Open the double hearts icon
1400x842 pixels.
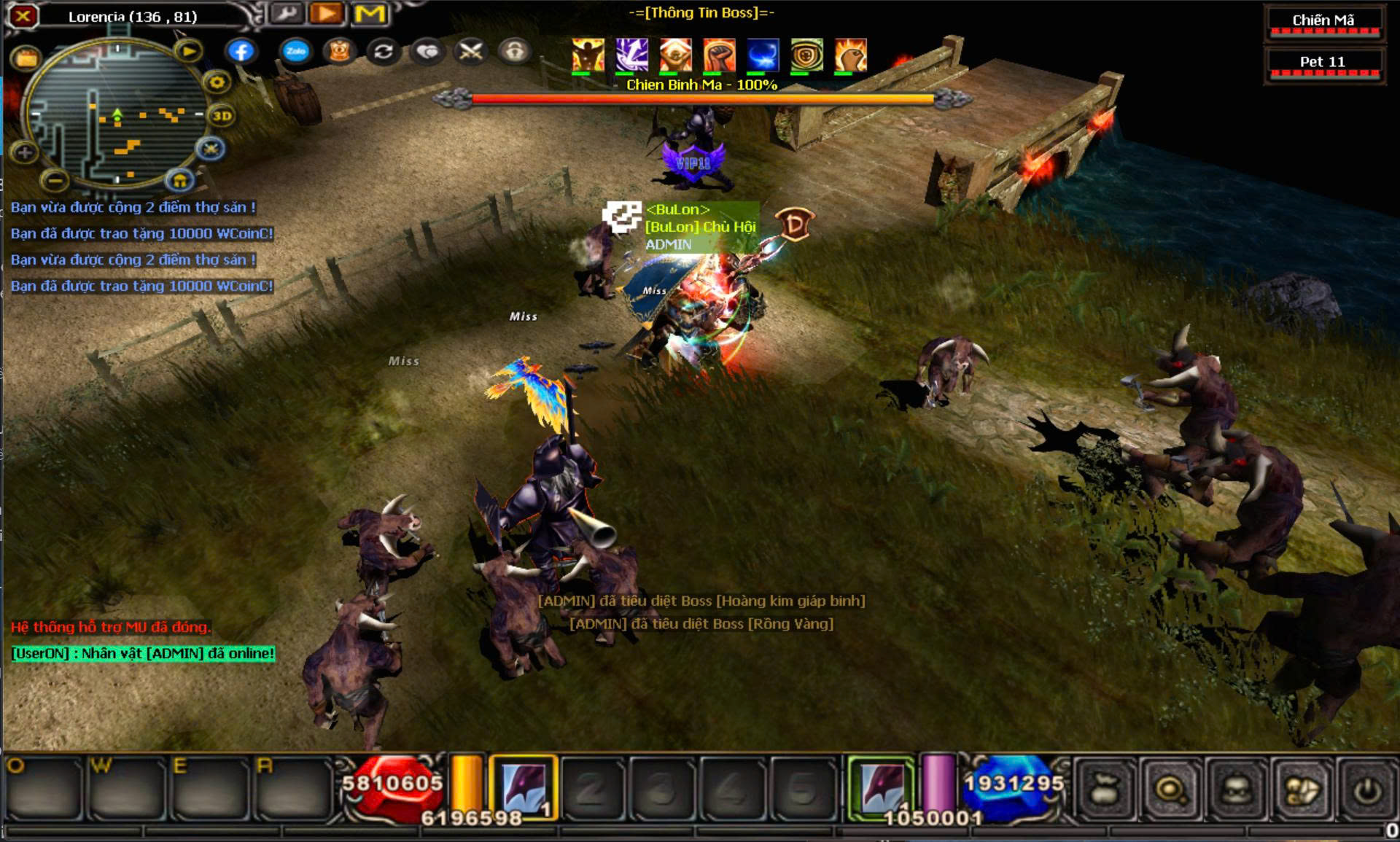(x=427, y=51)
